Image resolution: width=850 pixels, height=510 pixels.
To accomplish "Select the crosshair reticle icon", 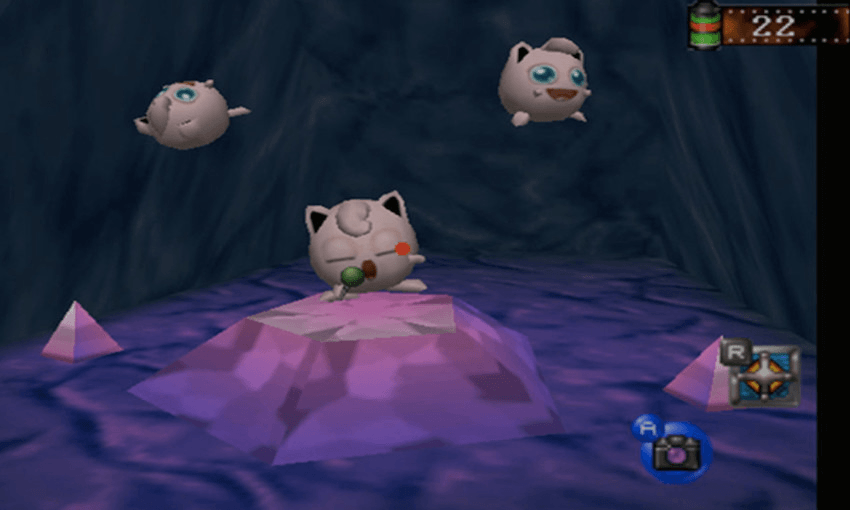I will tap(766, 377).
